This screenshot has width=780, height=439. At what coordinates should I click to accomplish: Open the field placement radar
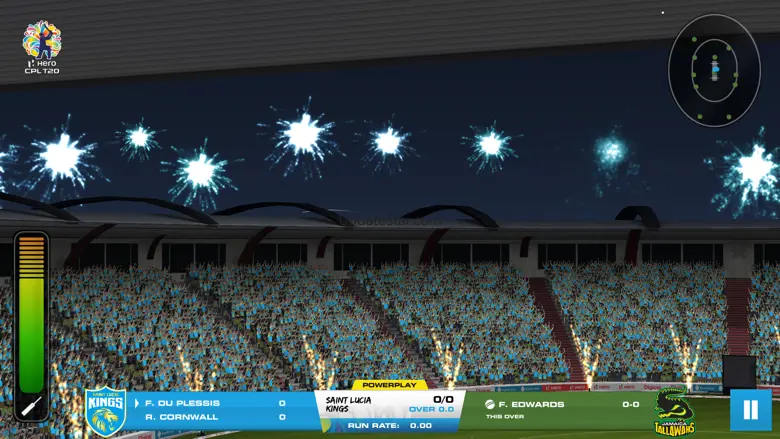714,69
